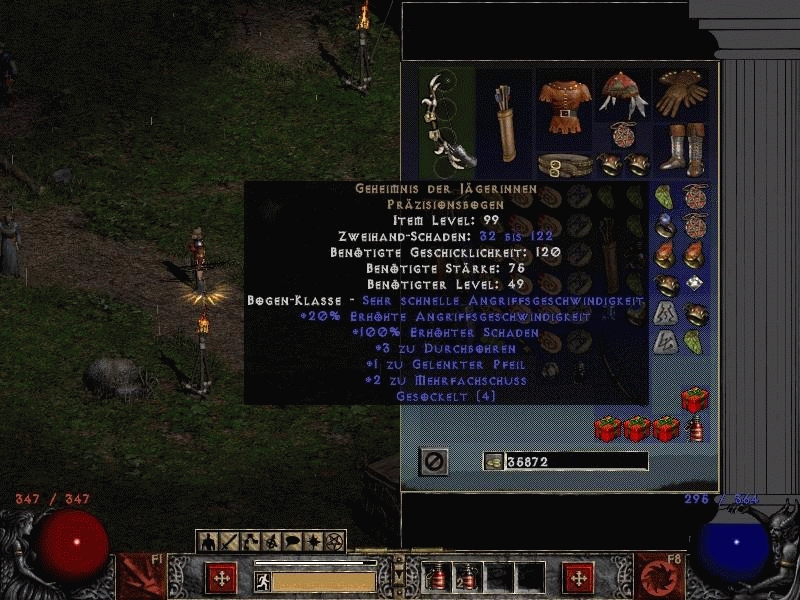
Task: Pick the arrow quiver slot
Action: 505,121
